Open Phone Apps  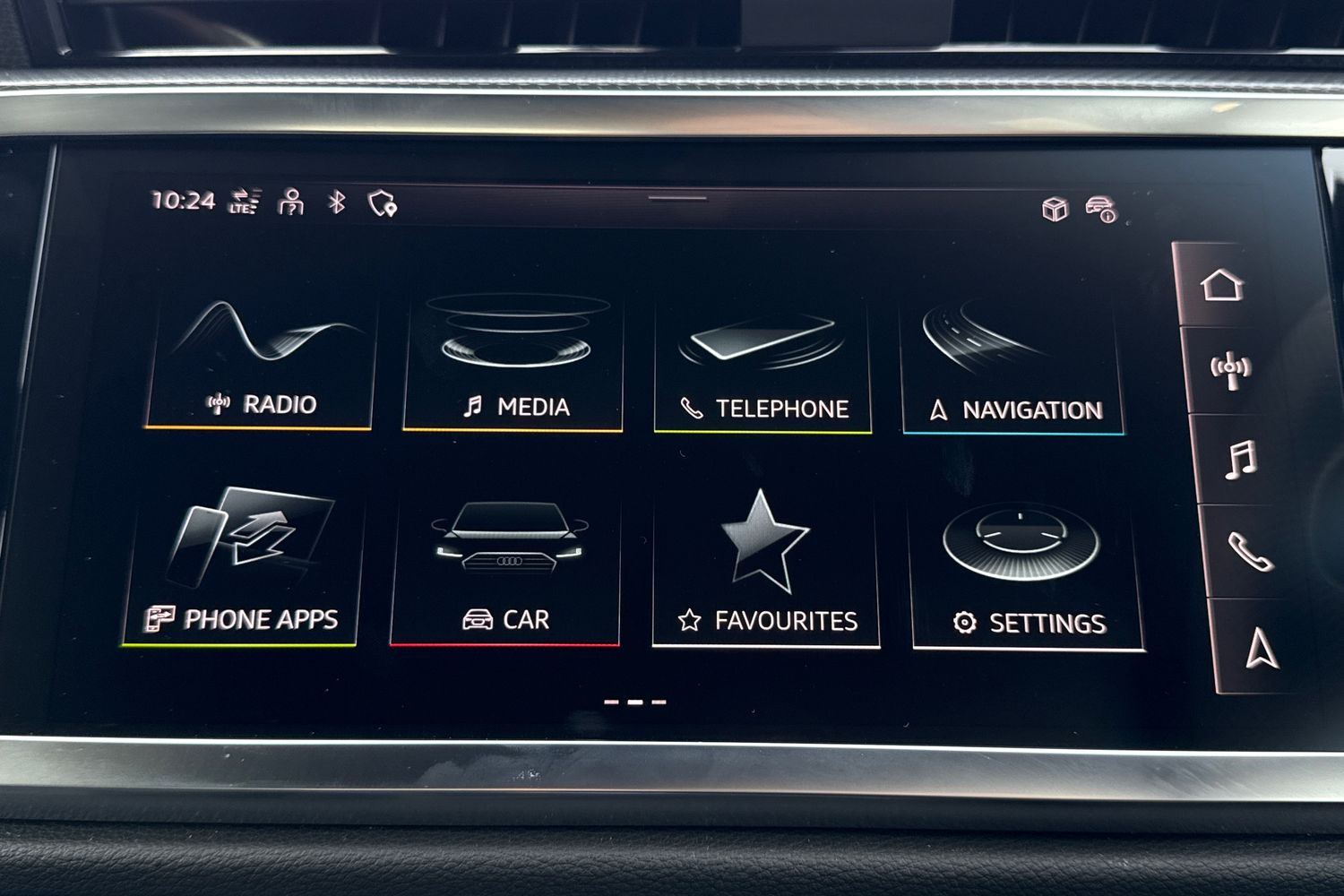click(x=242, y=566)
